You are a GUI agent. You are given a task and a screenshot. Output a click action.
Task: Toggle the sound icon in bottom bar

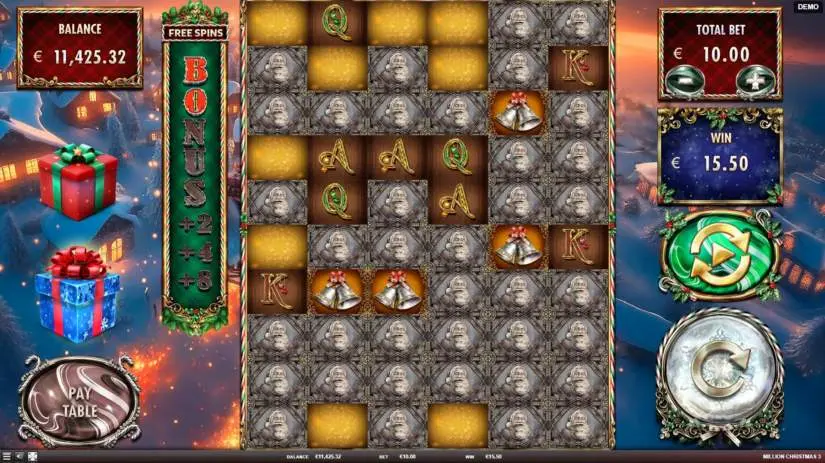[19, 456]
